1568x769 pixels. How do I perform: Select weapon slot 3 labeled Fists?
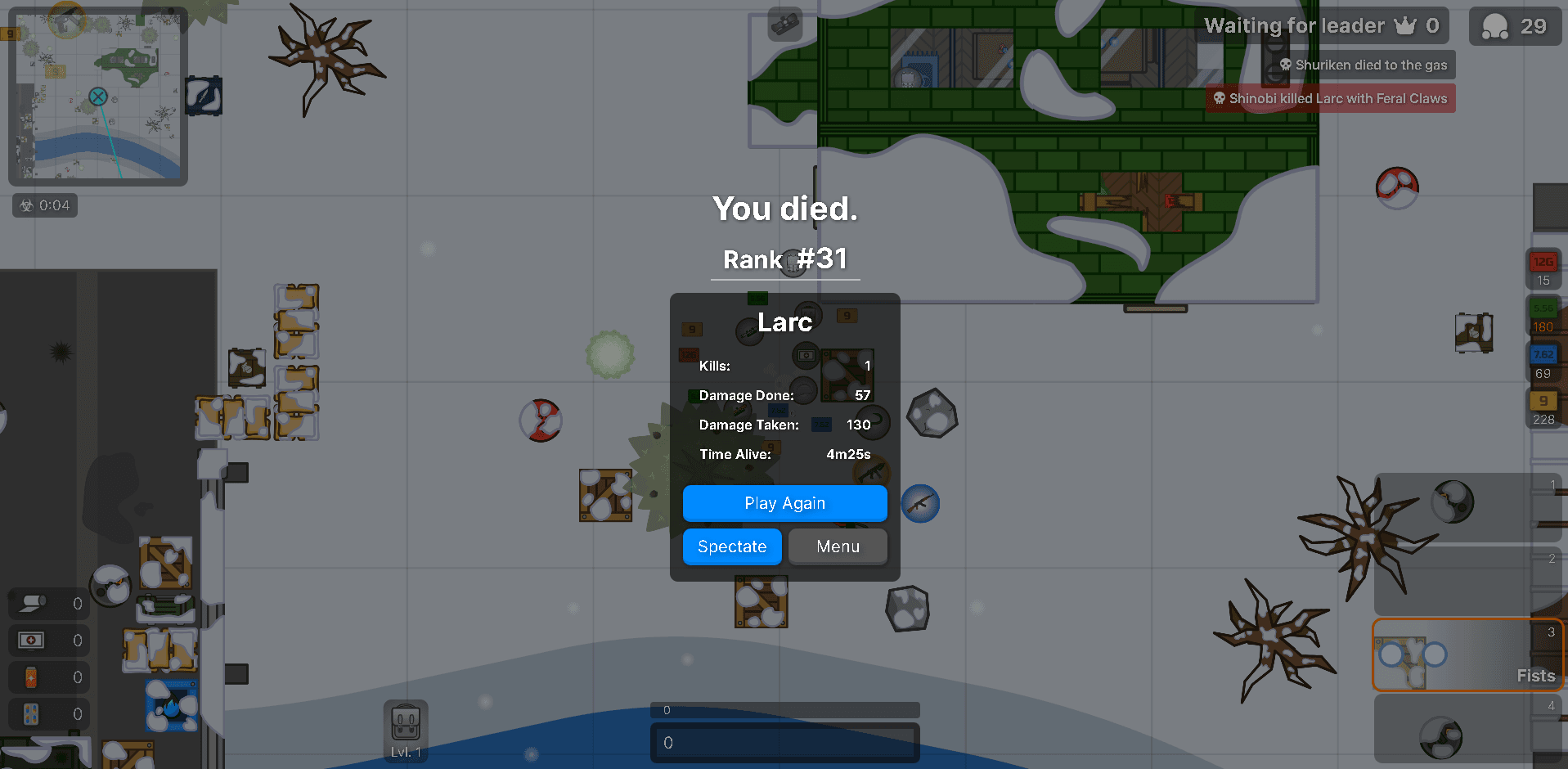[1468, 654]
